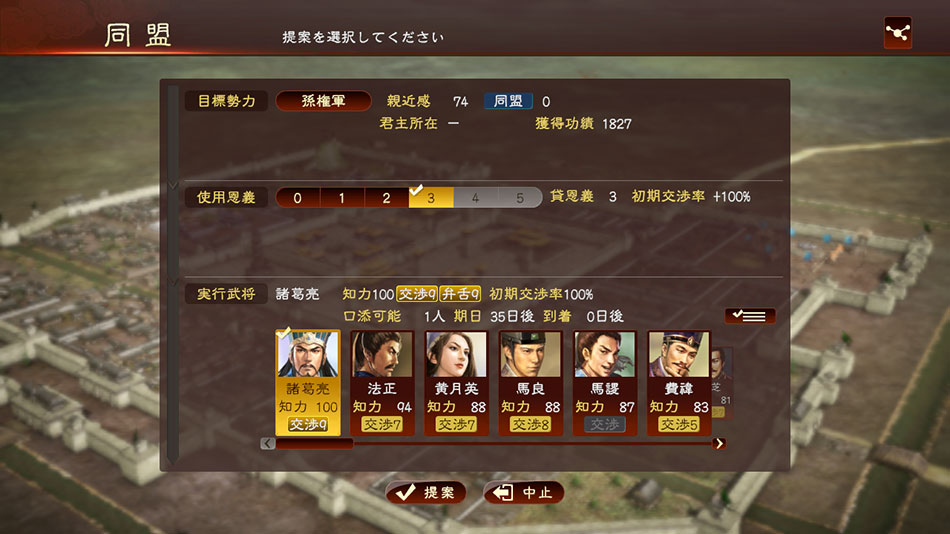
Task: Click the 使用恩義 label button
Action: pyautogui.click(x=226, y=197)
